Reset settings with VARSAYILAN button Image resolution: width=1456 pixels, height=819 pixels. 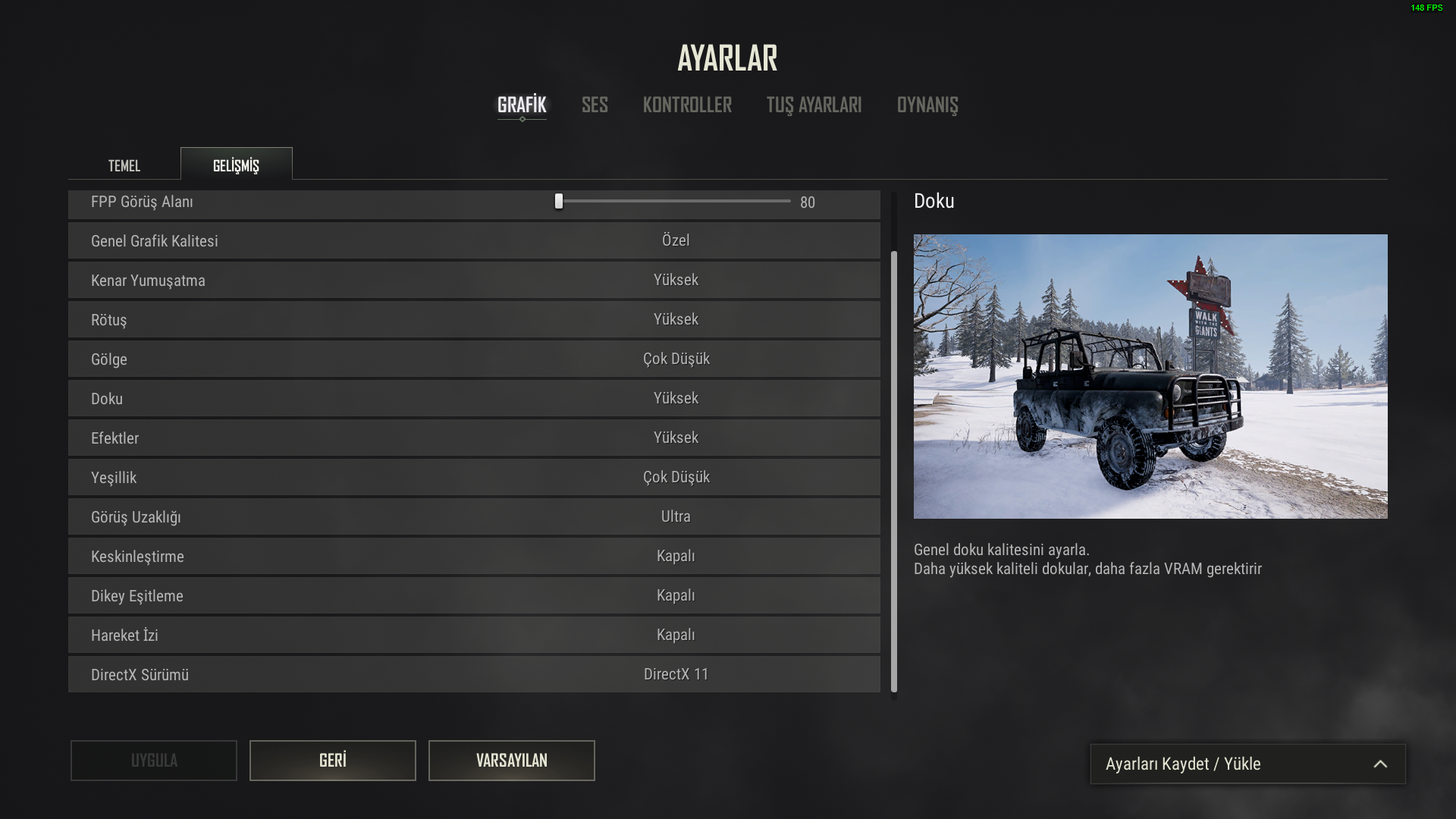511,761
